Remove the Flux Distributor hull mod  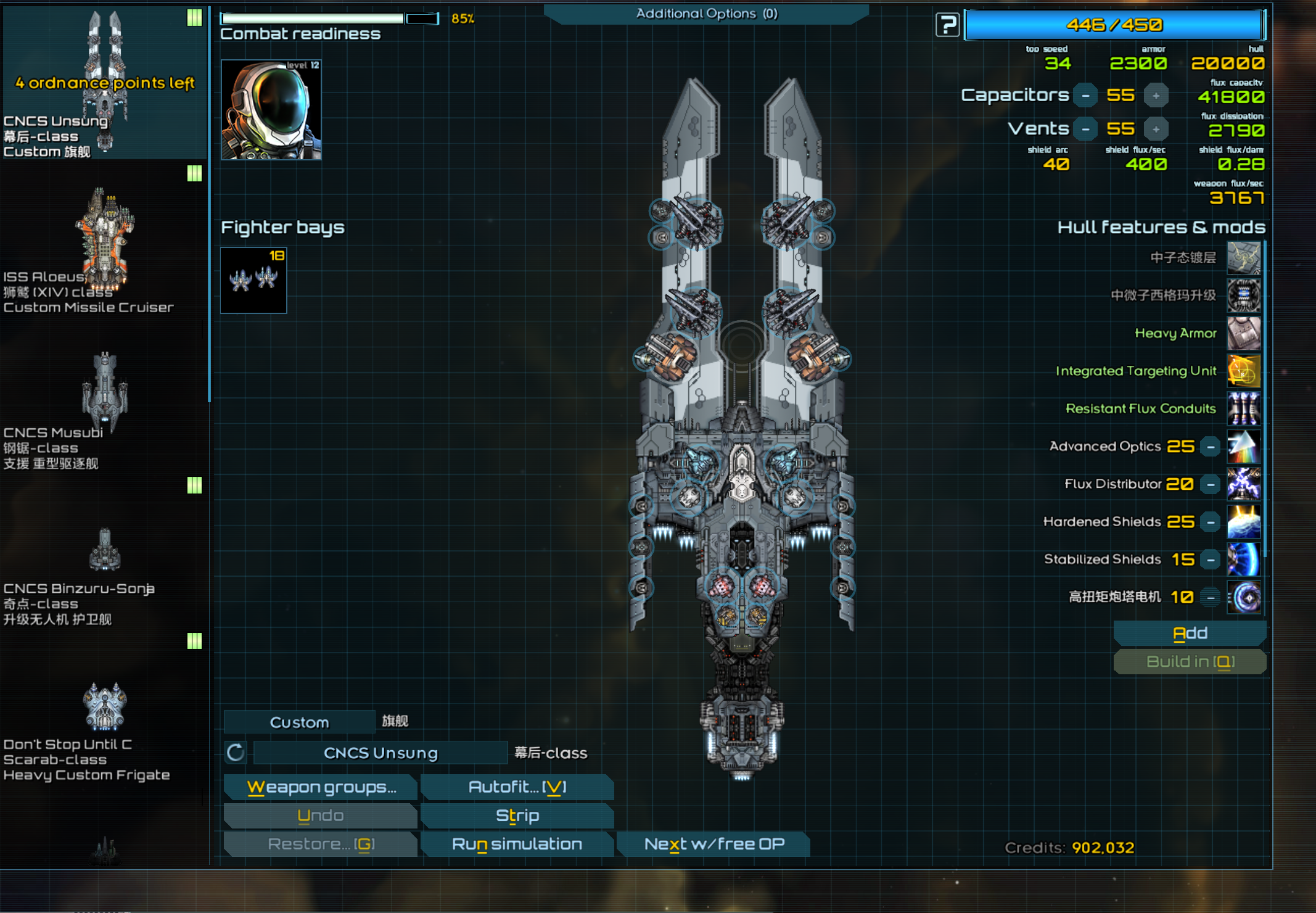[1211, 484]
